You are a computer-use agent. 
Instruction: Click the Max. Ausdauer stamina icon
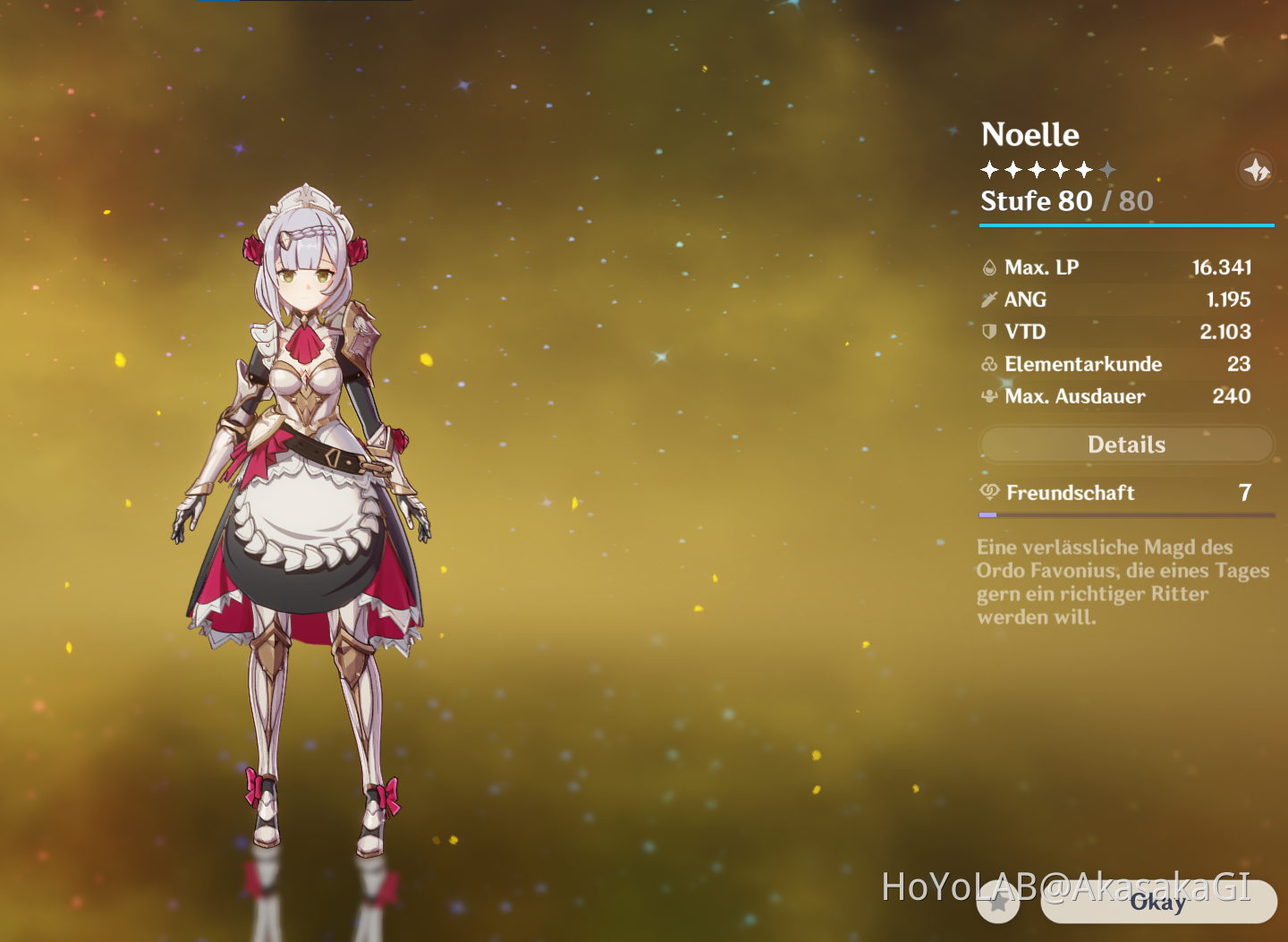pos(989,396)
